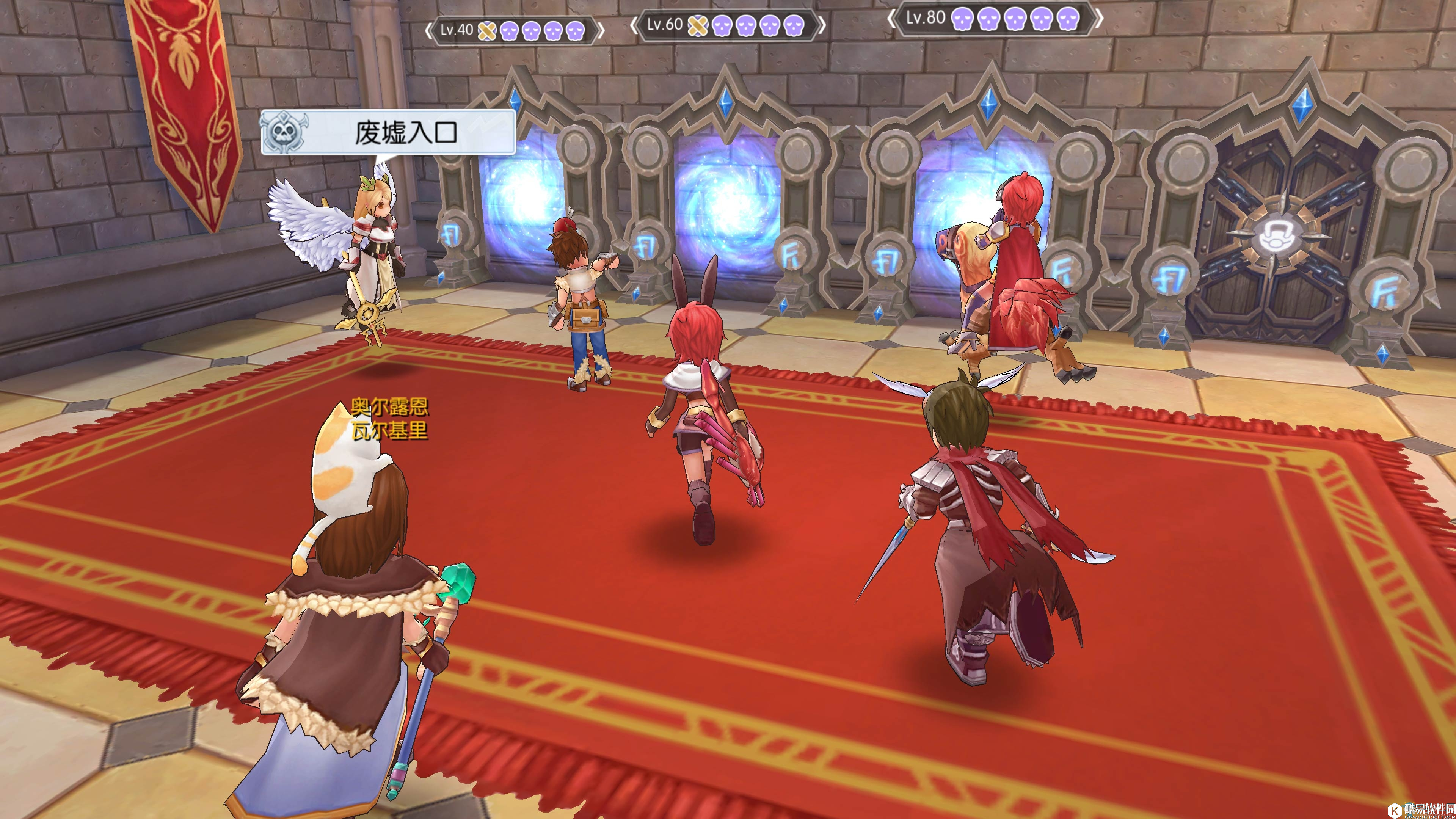1456x819 pixels.
Task: Open the 废墟入口 ruins entrance bubble
Action: tap(388, 133)
